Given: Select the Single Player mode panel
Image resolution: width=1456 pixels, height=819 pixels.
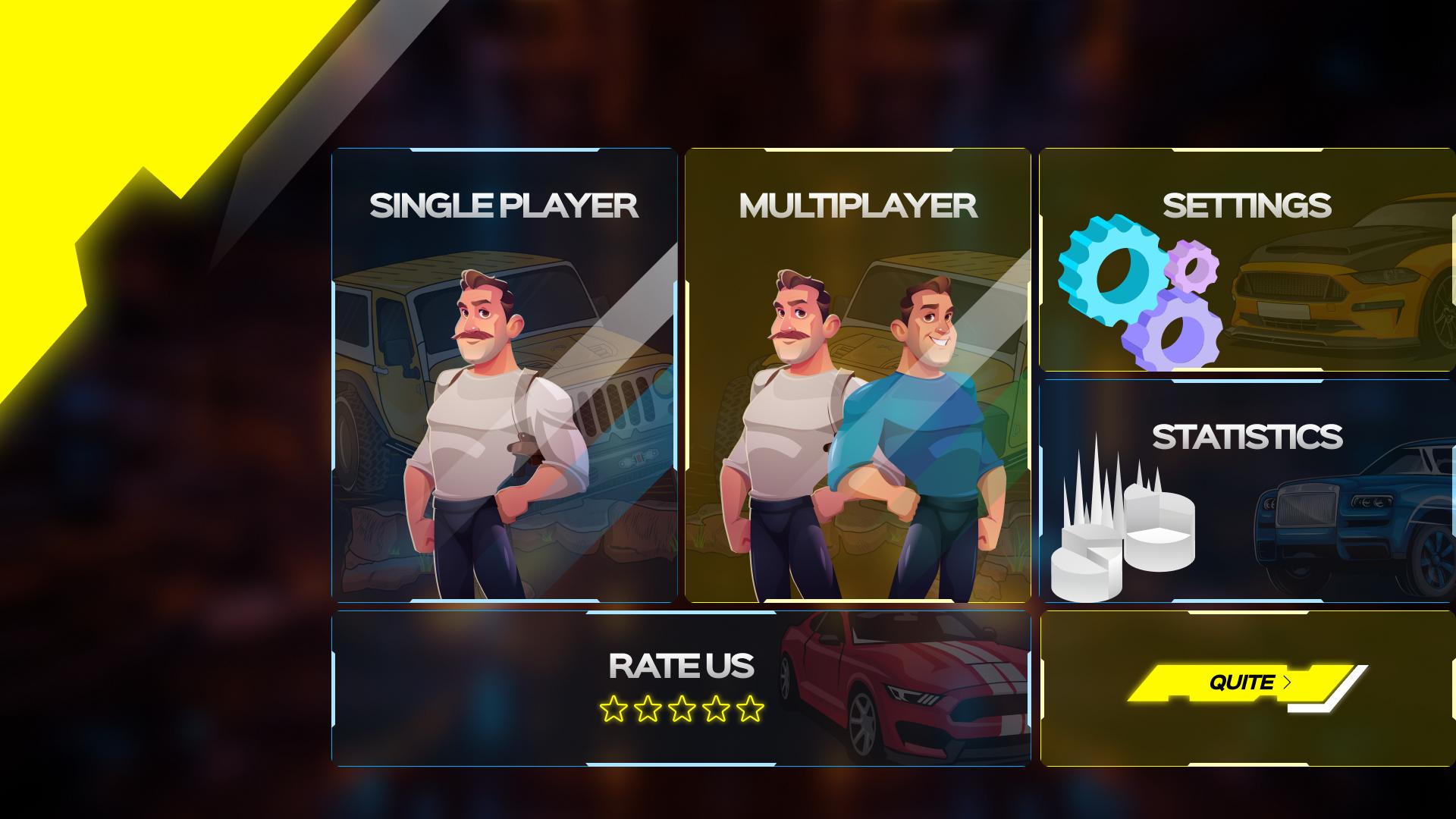Looking at the screenshot, I should pyautogui.click(x=504, y=375).
